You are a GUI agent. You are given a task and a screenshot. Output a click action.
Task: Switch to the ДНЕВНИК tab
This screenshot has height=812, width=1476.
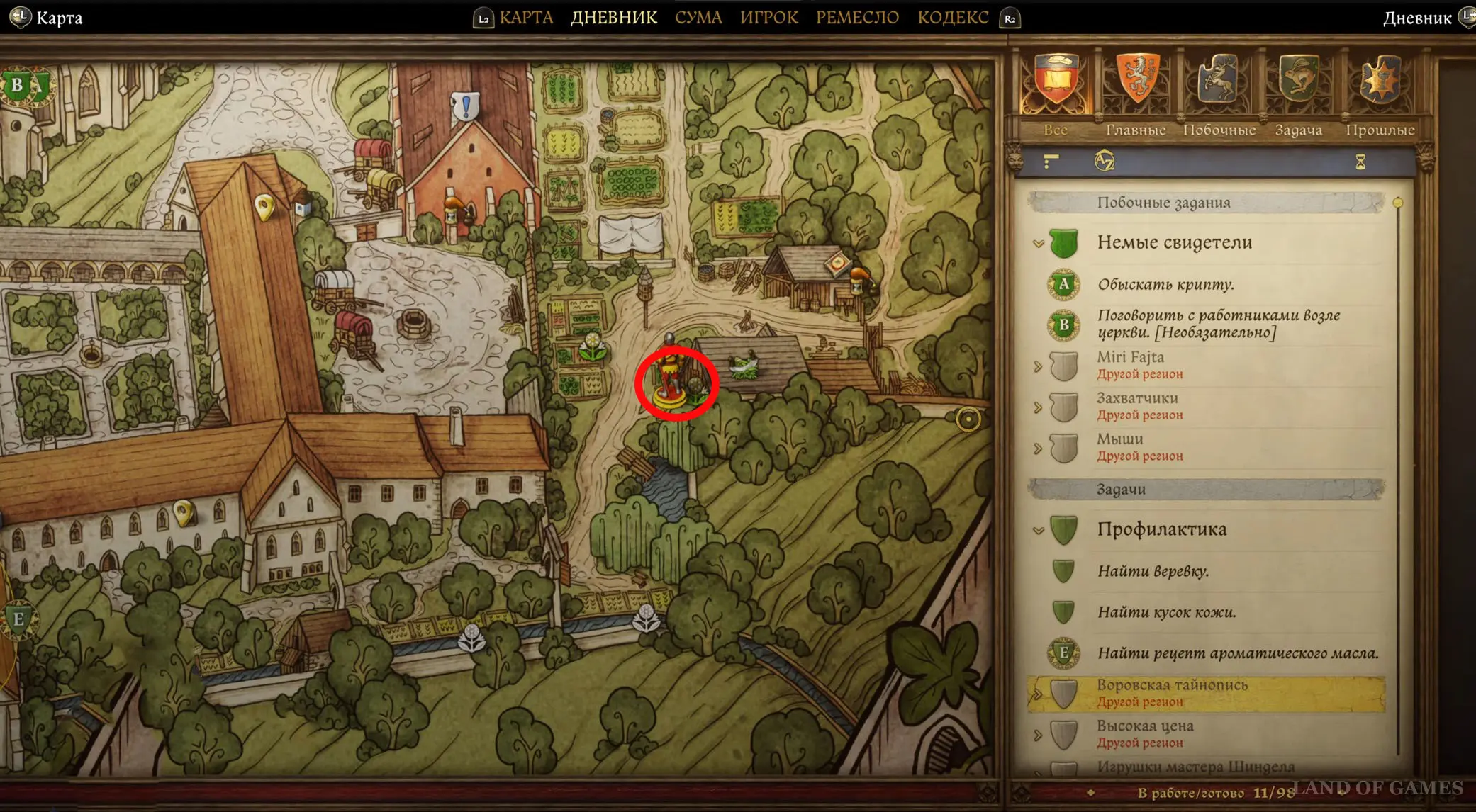click(614, 18)
